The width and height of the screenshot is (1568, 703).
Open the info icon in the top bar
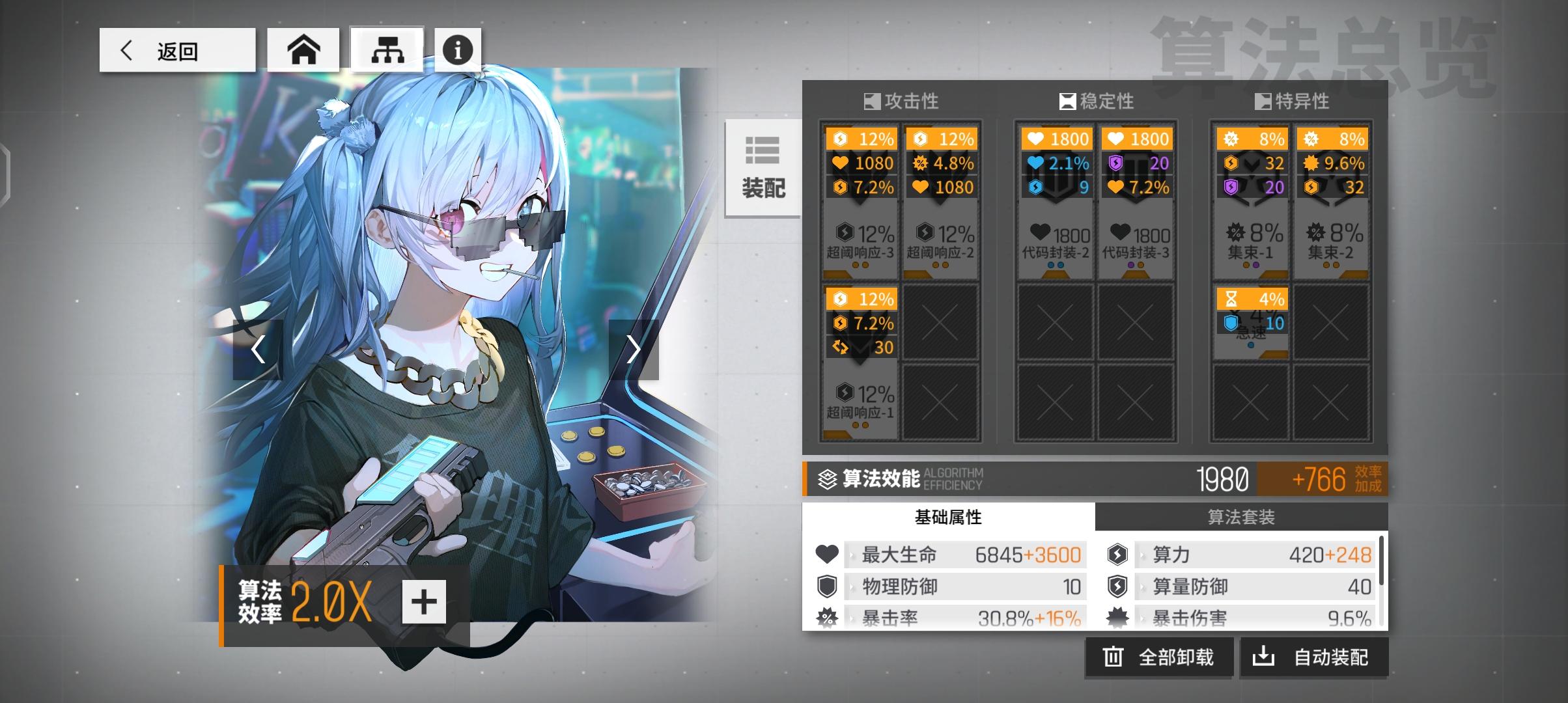458,49
